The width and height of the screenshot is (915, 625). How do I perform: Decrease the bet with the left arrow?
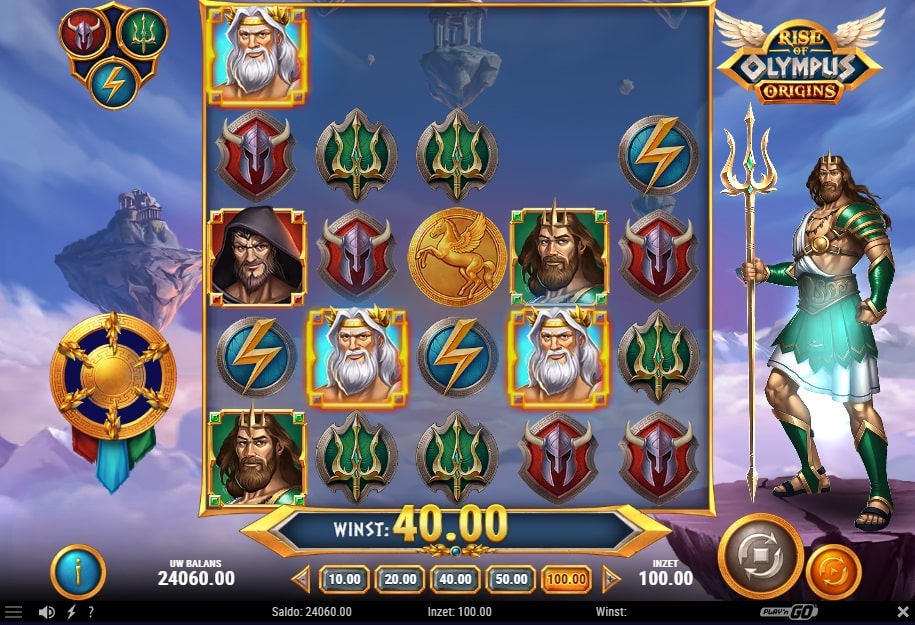click(x=302, y=578)
